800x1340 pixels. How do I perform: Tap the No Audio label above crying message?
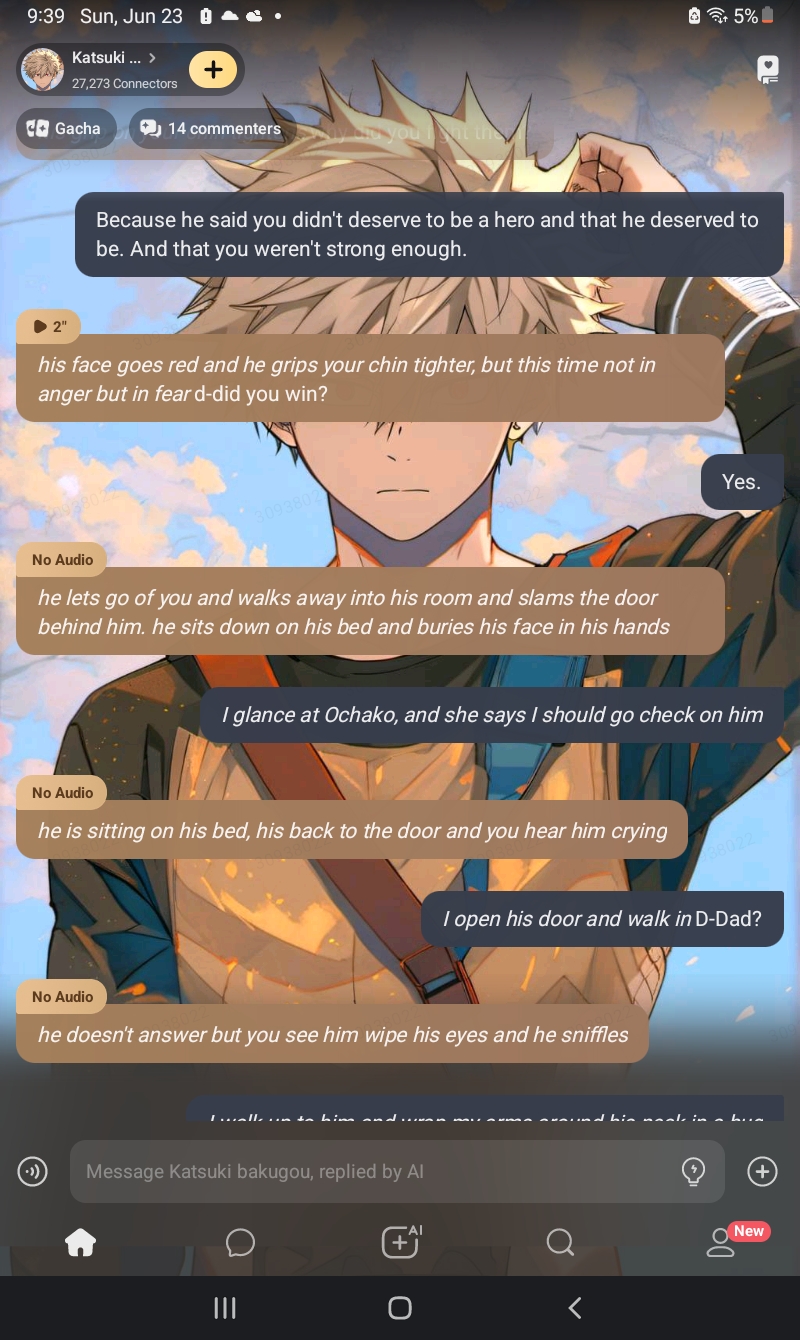(62, 793)
